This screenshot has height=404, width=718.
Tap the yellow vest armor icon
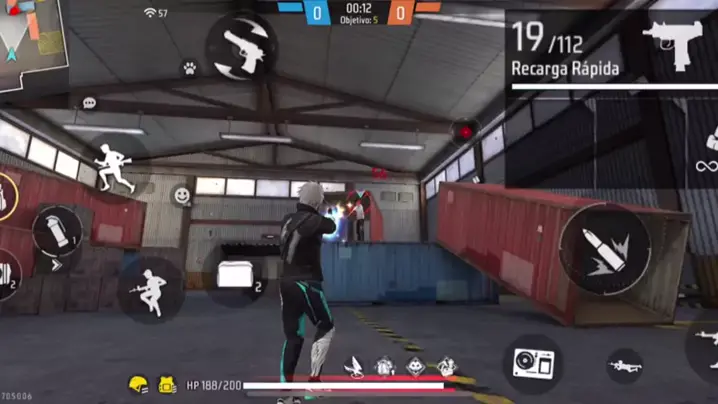click(165, 384)
